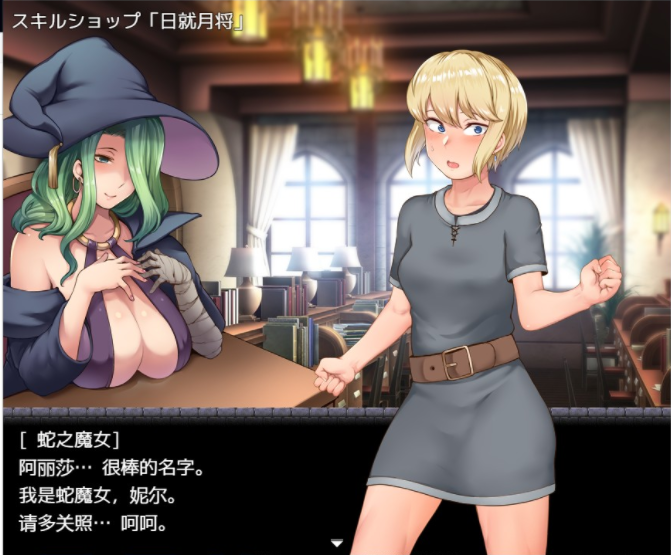Advance dialogue with the down-arrow continue indicator
Image resolution: width=671 pixels, height=555 pixels.
[337, 543]
